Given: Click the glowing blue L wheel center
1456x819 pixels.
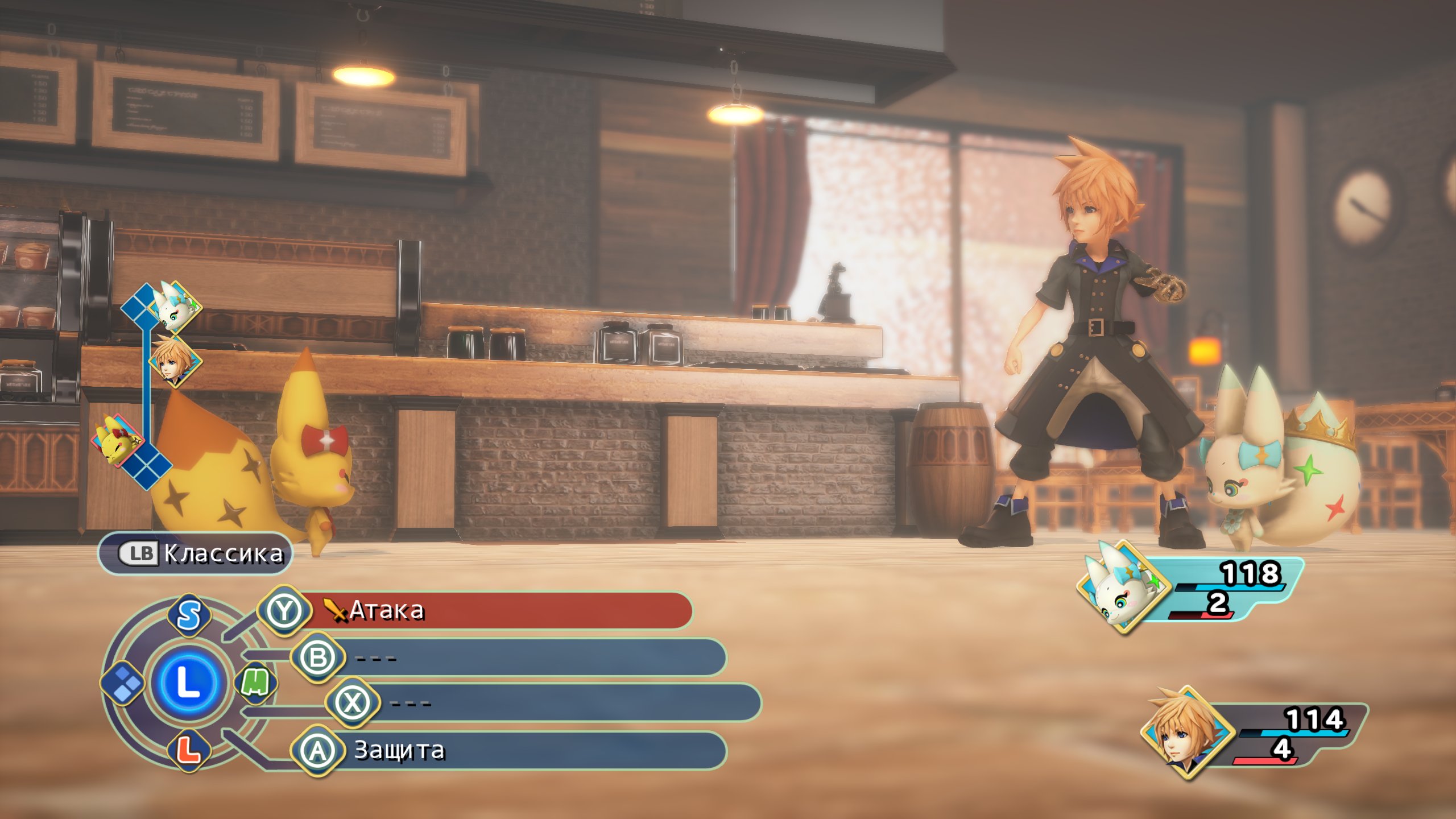Looking at the screenshot, I should [188, 682].
